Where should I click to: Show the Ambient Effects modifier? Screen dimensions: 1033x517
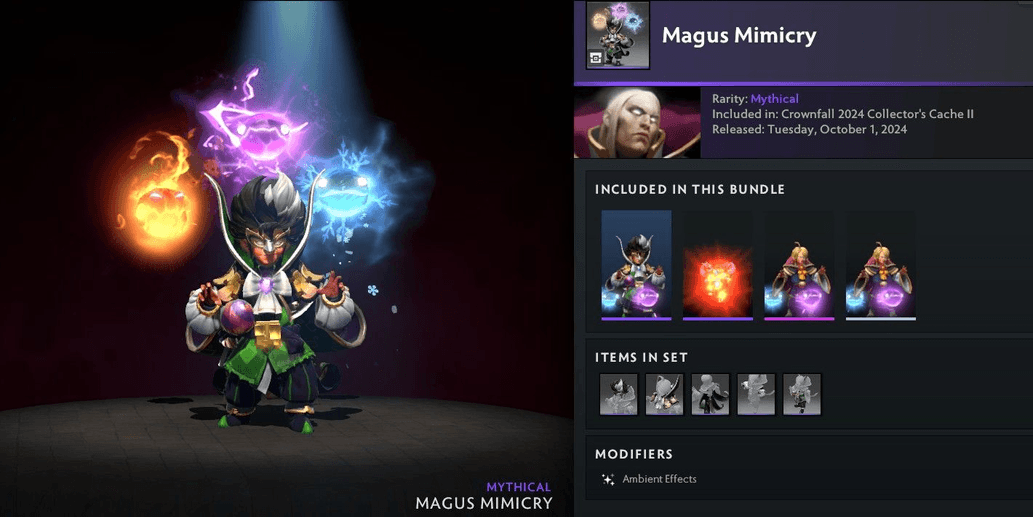(658, 479)
